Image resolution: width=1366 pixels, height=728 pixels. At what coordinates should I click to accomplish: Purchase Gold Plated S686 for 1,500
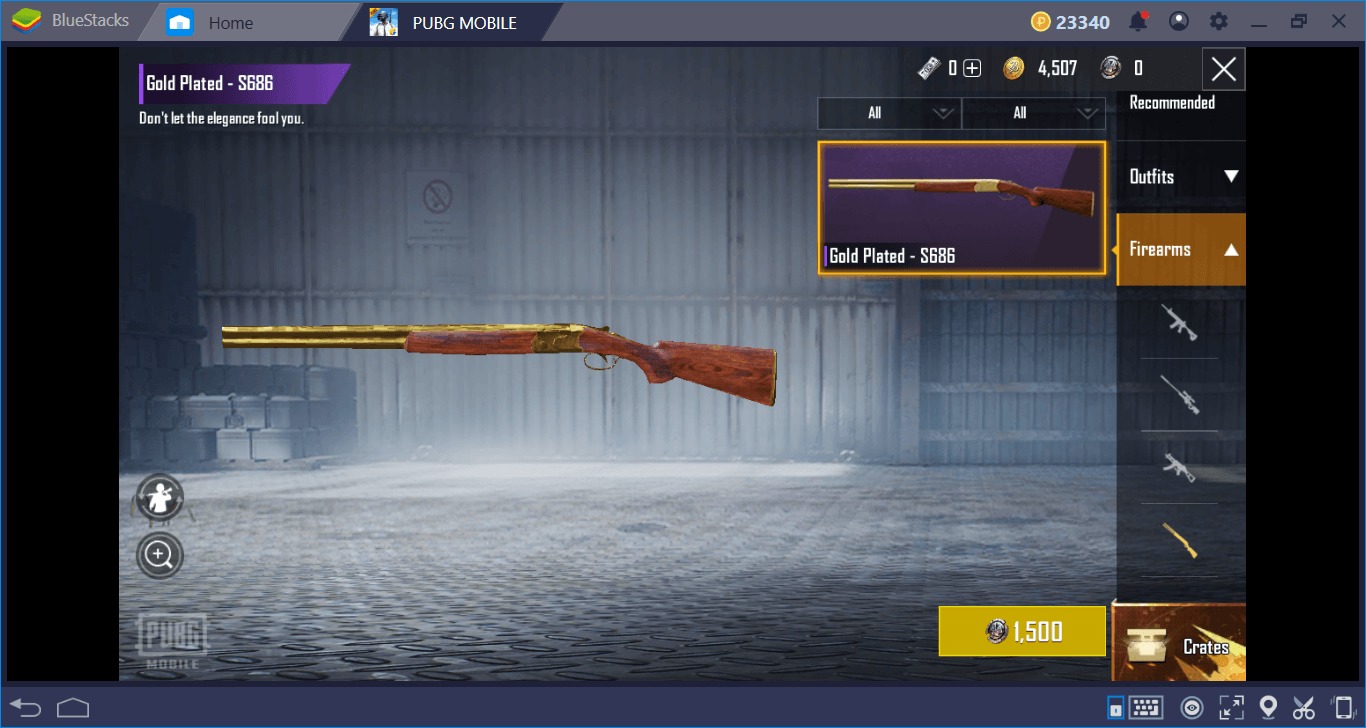(x=1021, y=631)
